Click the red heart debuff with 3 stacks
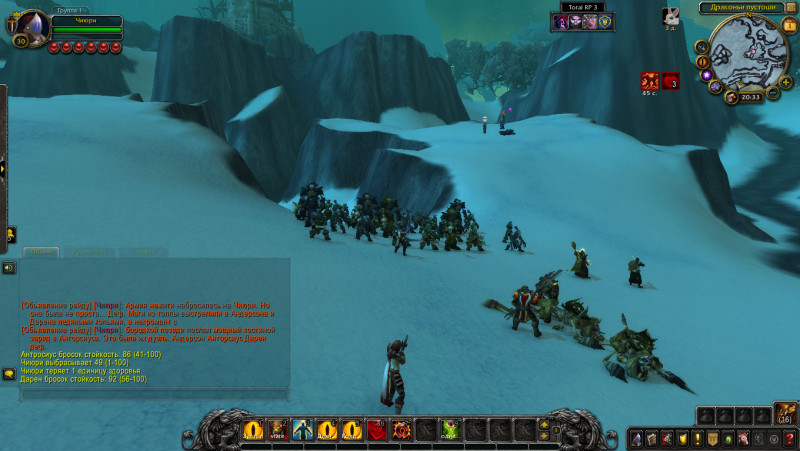Image resolution: width=800 pixels, height=451 pixels. pos(671,81)
